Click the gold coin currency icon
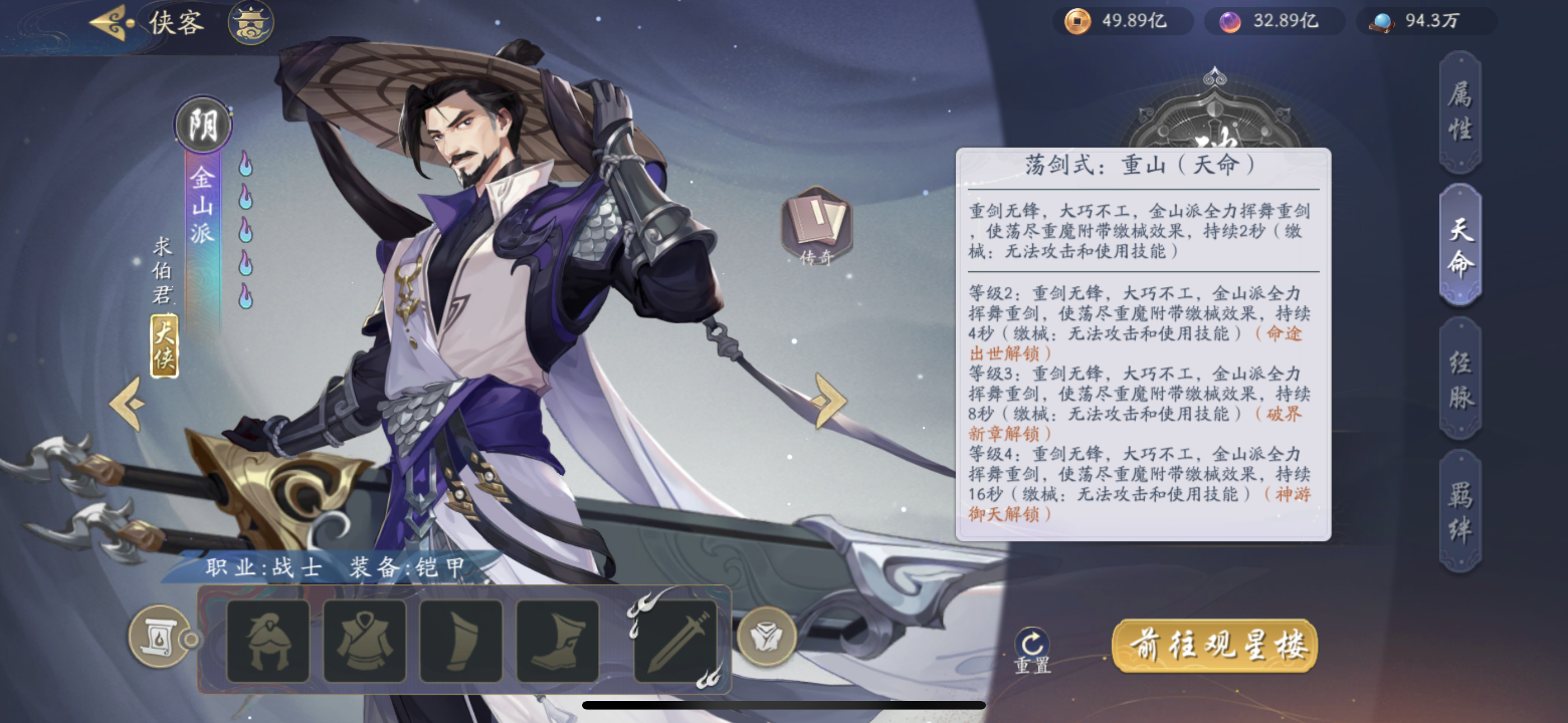Image resolution: width=1568 pixels, height=723 pixels. pos(1077,21)
